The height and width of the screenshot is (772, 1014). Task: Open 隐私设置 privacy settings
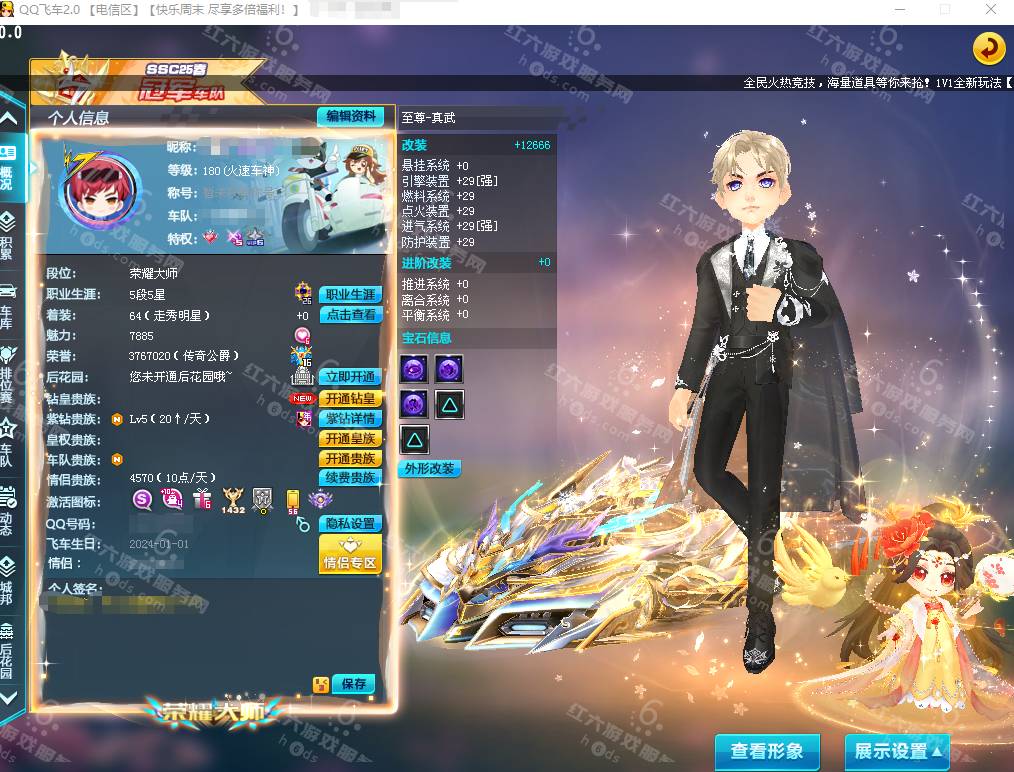tap(350, 524)
